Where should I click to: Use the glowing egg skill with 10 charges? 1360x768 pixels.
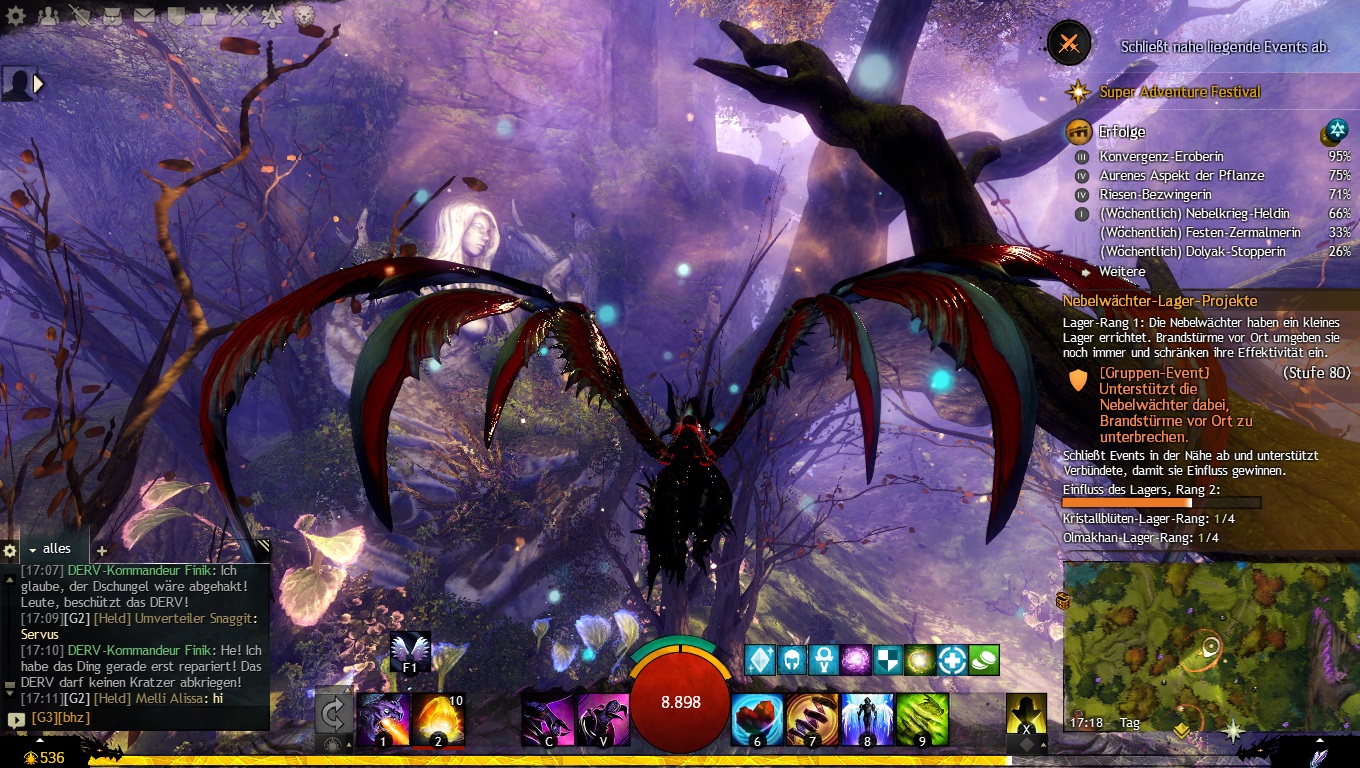[x=437, y=719]
